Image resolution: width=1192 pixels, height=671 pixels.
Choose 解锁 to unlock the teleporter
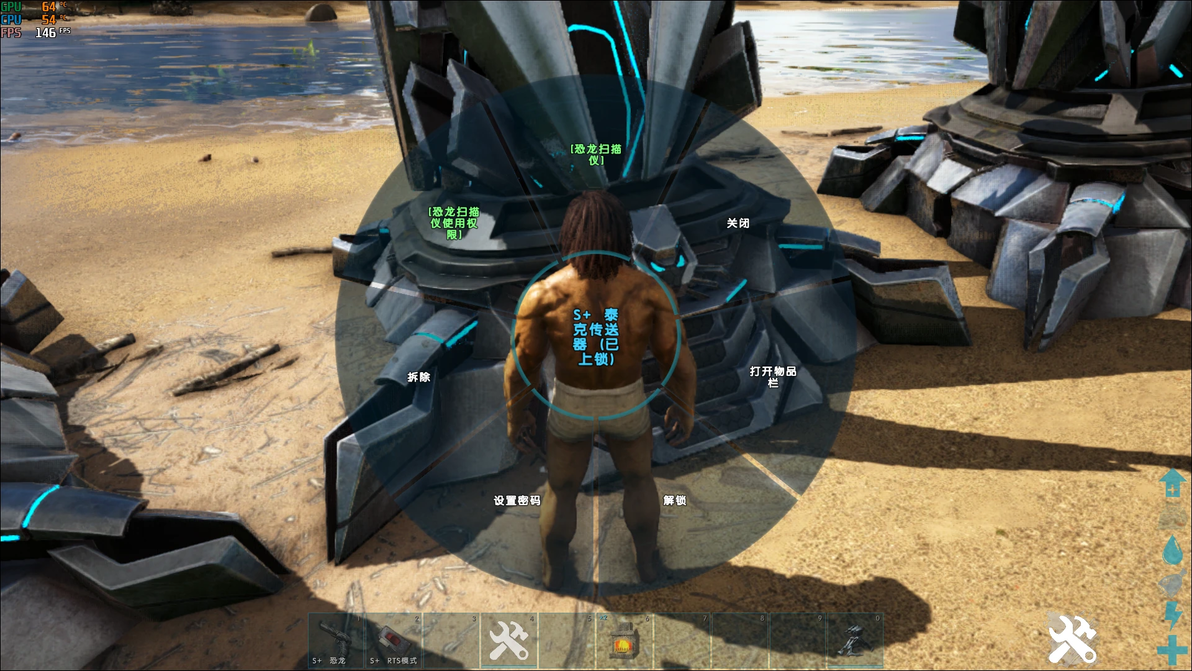pos(675,500)
